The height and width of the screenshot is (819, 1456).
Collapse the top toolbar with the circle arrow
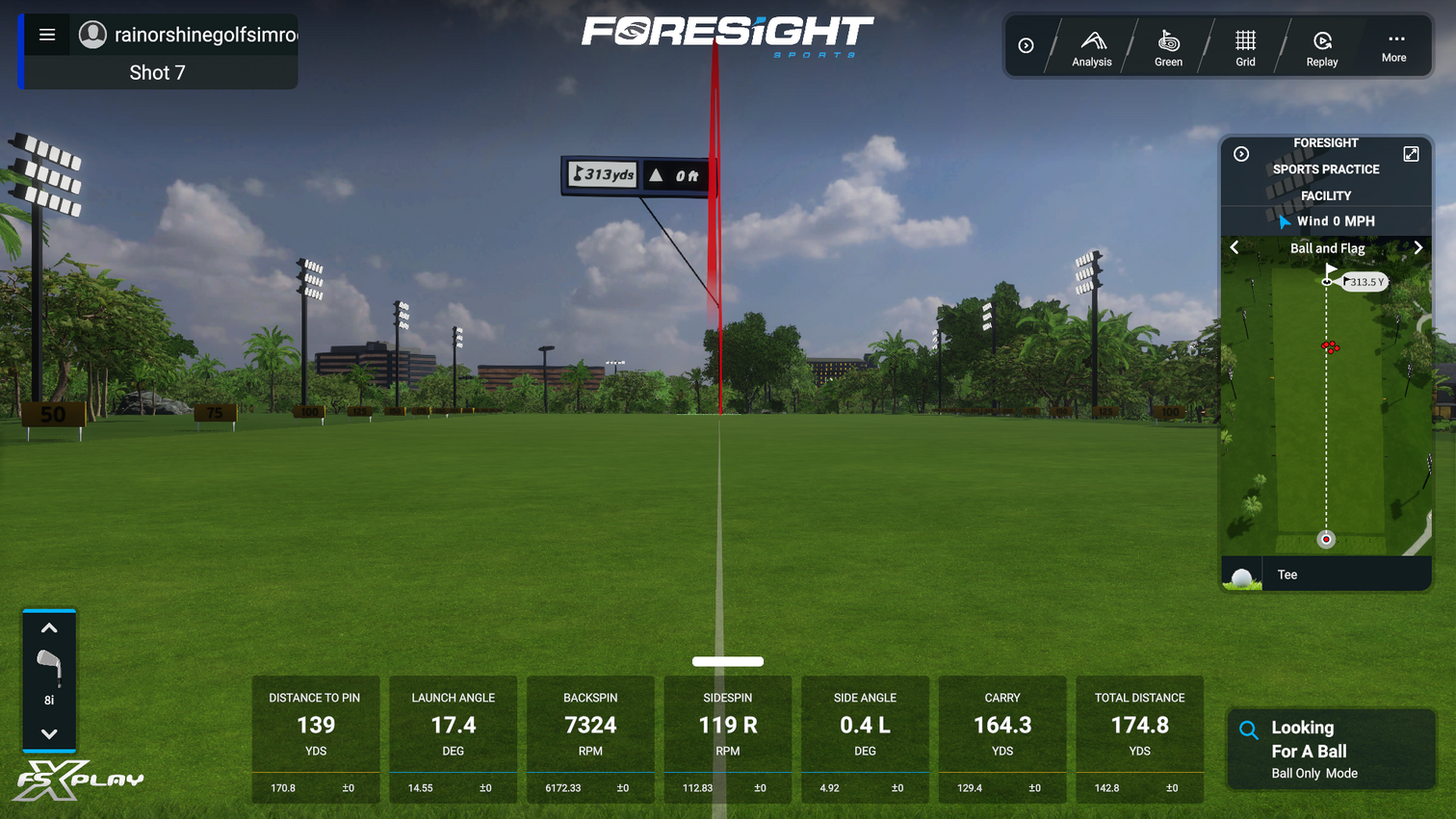pos(1026,45)
